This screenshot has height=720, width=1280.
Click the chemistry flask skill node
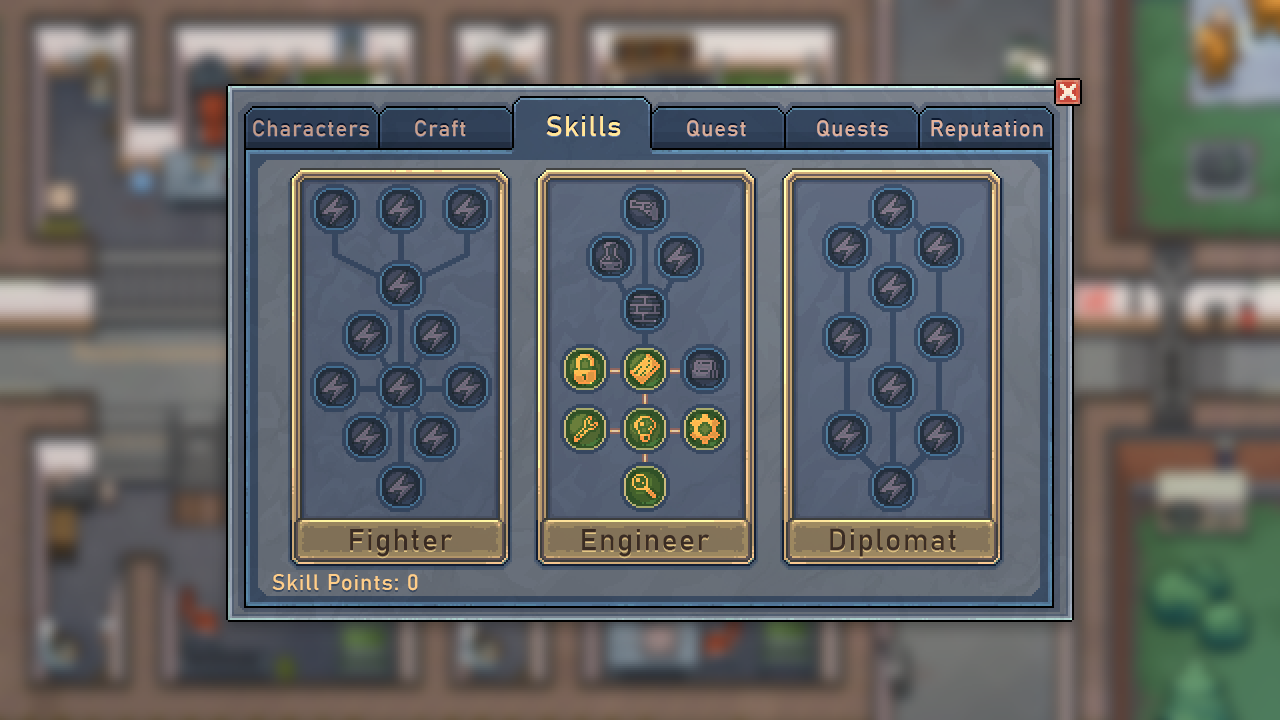[611, 257]
